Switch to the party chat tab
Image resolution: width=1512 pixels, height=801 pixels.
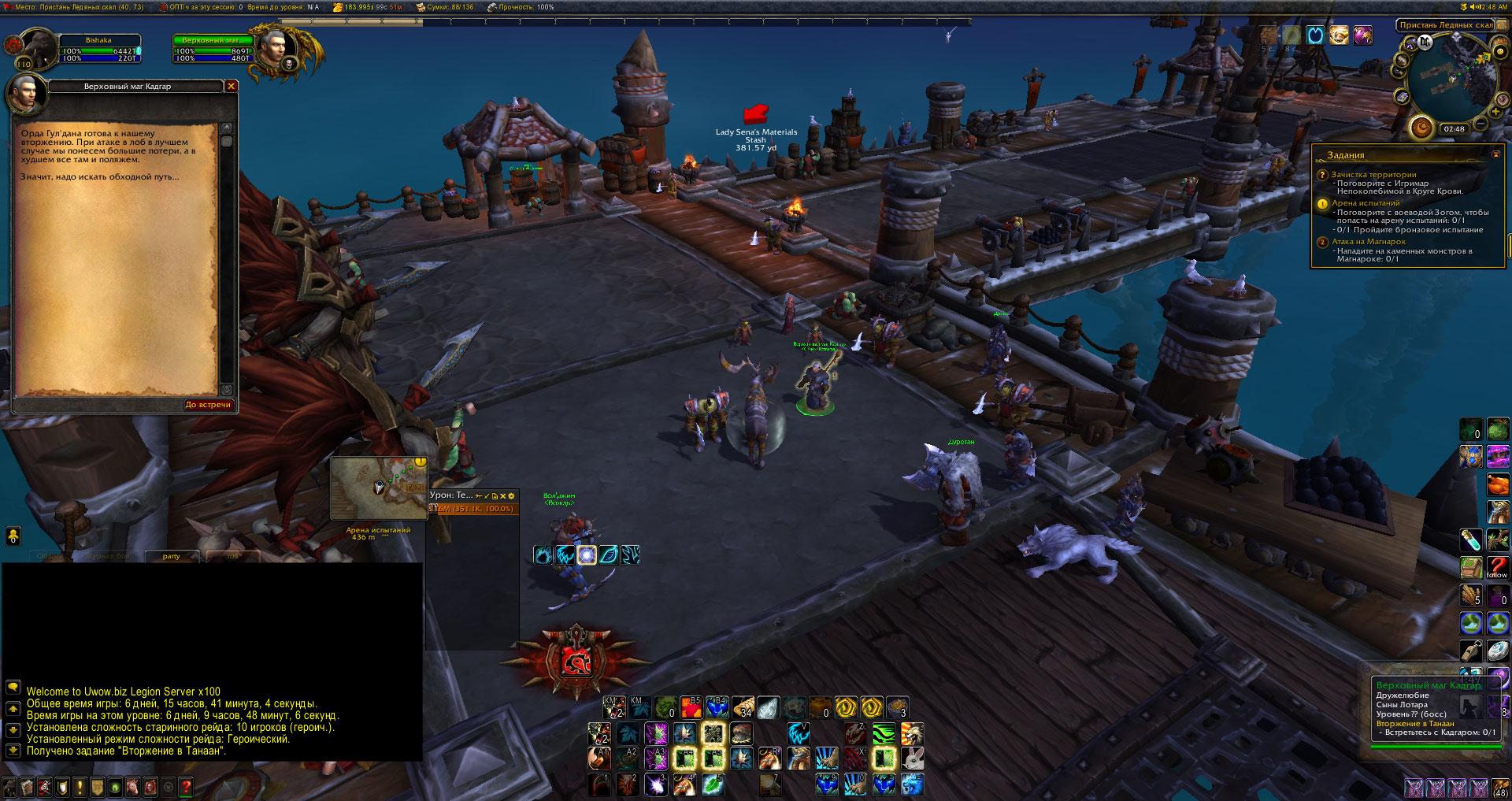click(171, 556)
